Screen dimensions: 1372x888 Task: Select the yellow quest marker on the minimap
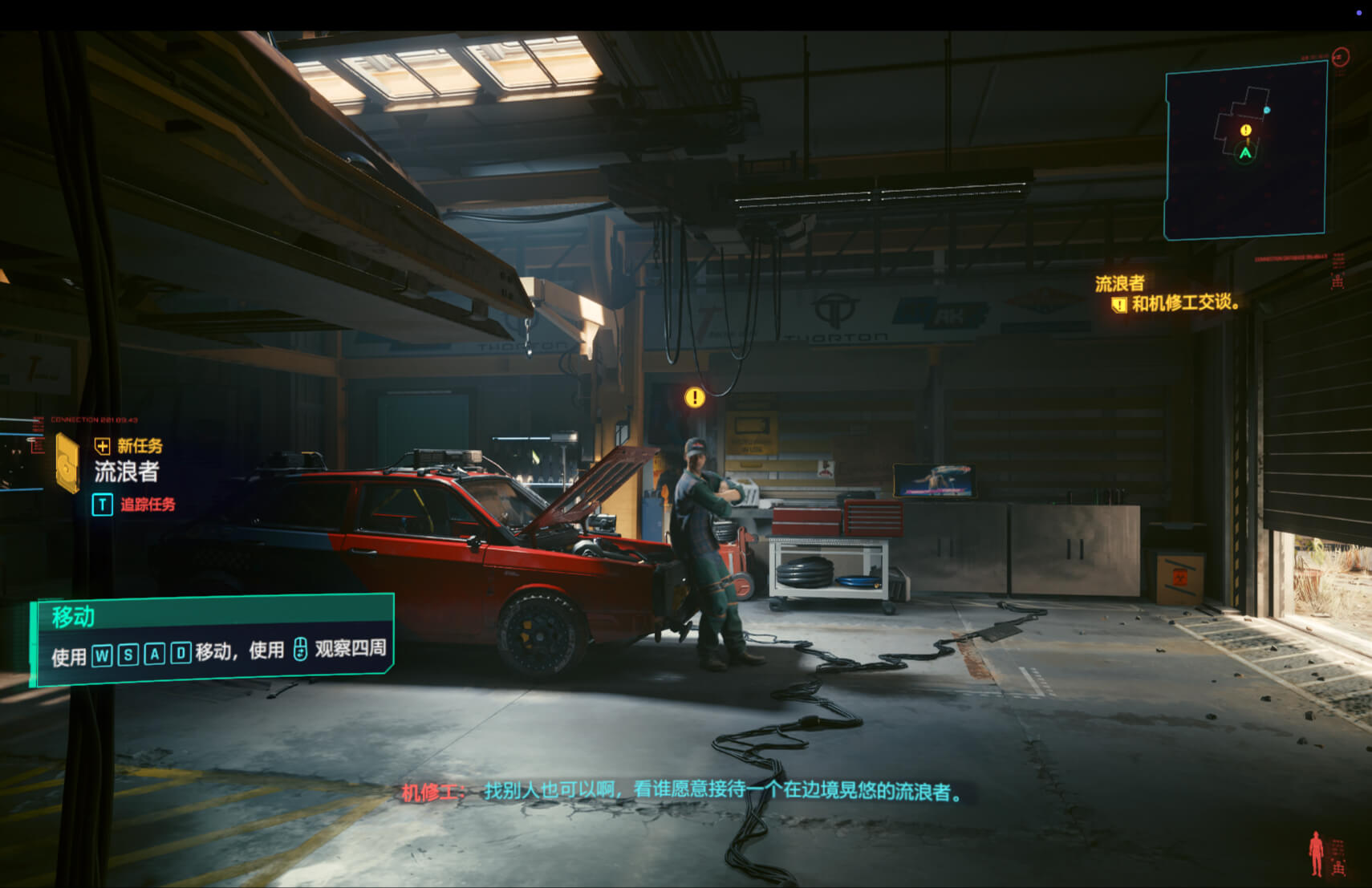pyautogui.click(x=1245, y=130)
